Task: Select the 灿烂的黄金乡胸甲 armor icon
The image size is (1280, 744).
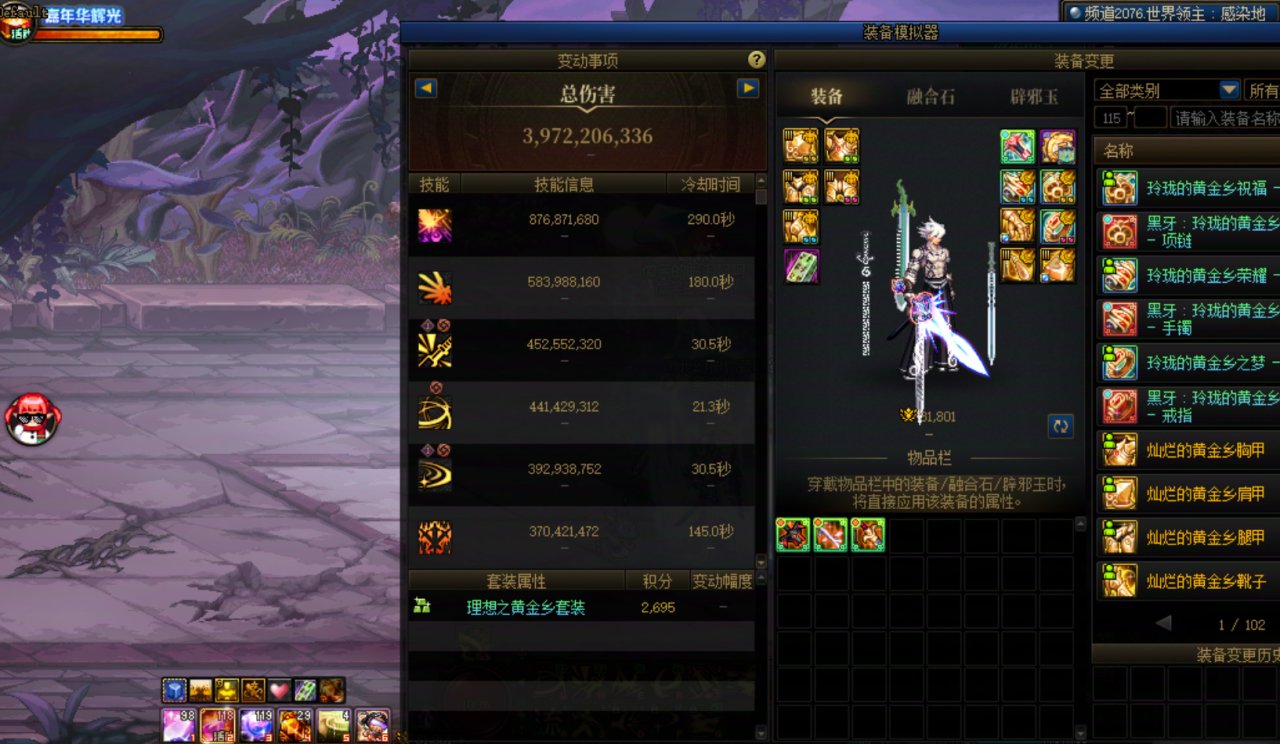Action: [x=1119, y=450]
